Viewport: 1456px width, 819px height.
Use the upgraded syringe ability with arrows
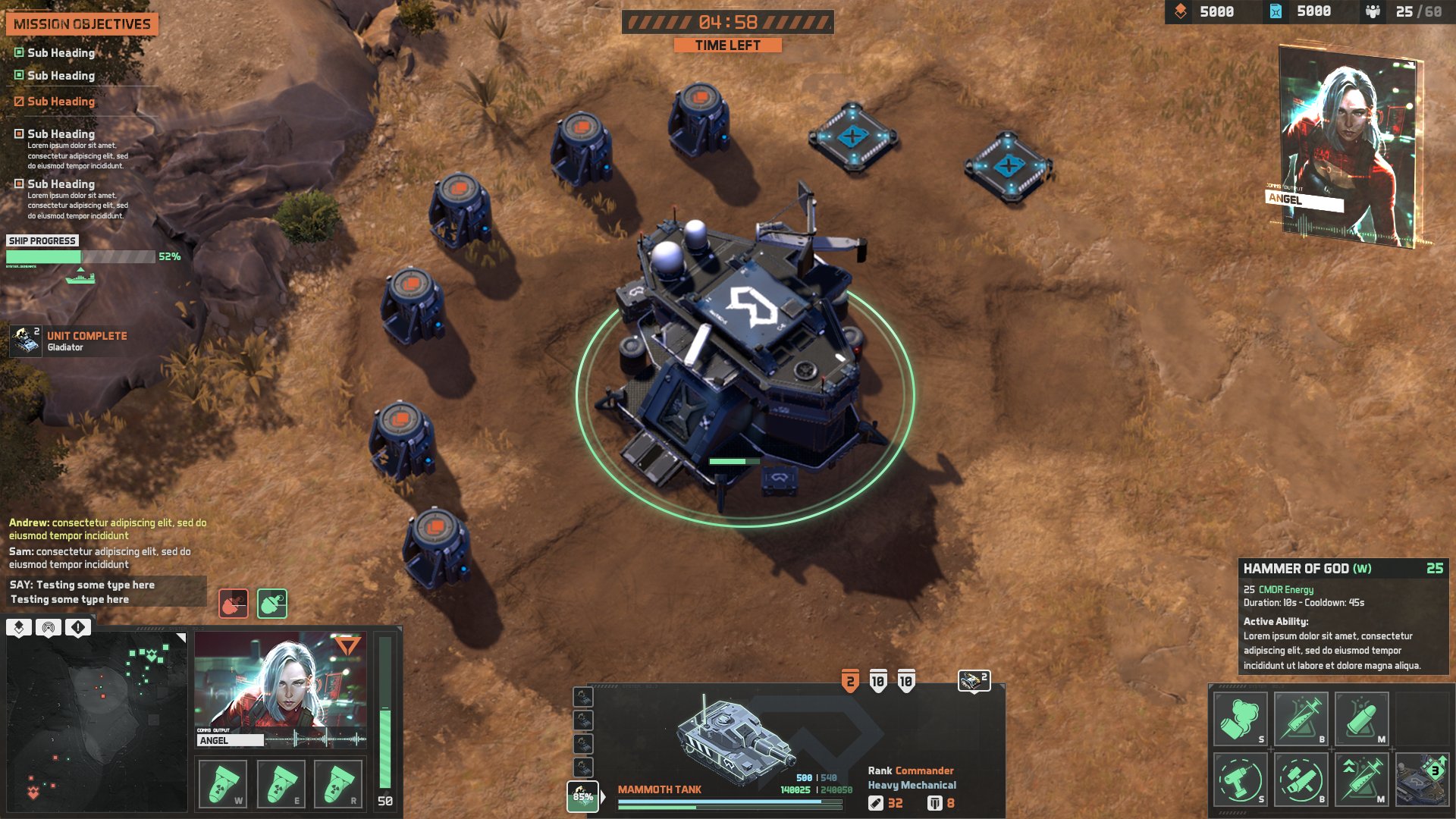[x=1361, y=779]
